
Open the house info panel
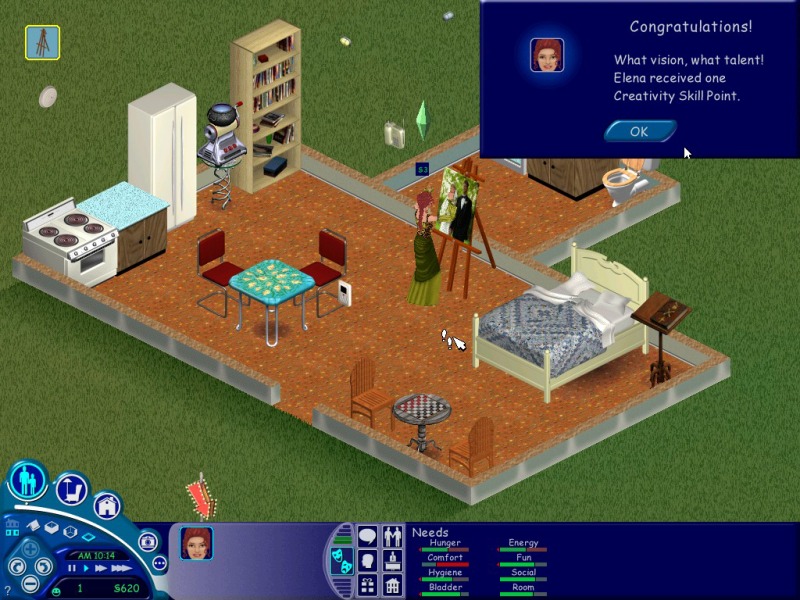tap(392, 585)
